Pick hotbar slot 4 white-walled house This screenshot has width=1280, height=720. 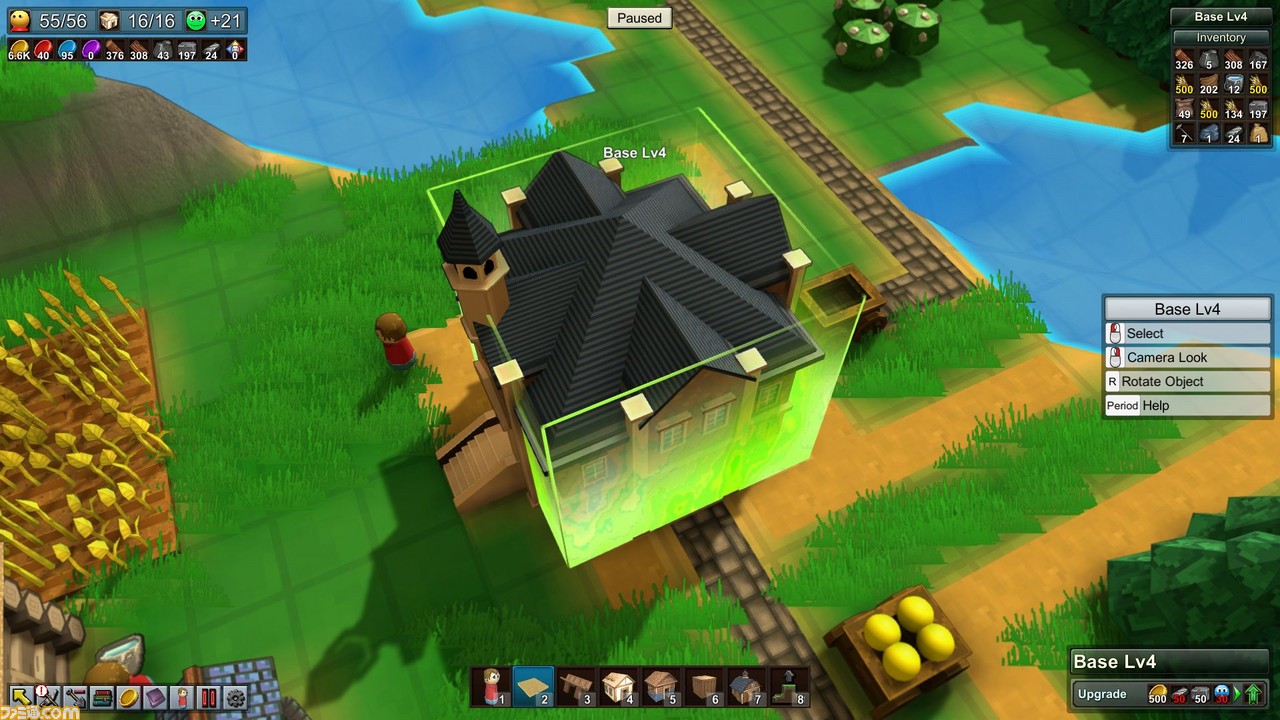coord(619,686)
